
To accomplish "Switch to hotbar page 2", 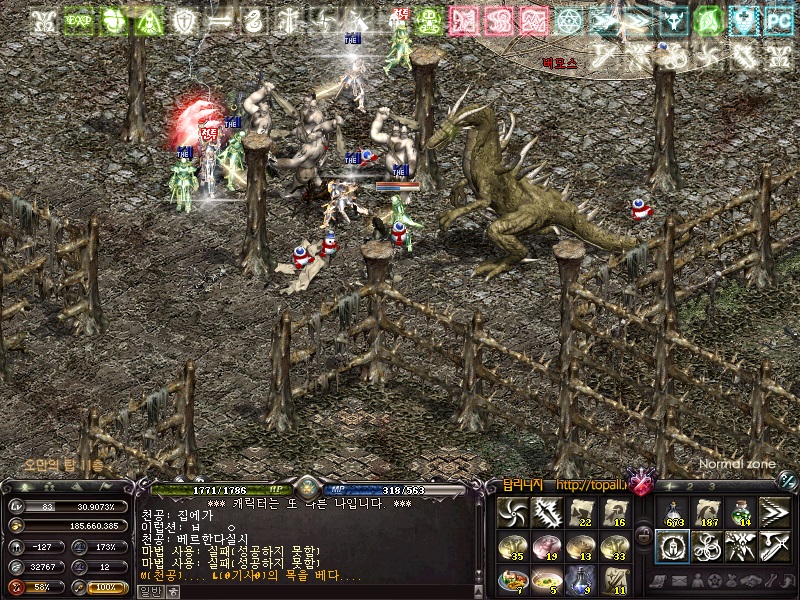I will click(x=689, y=486).
